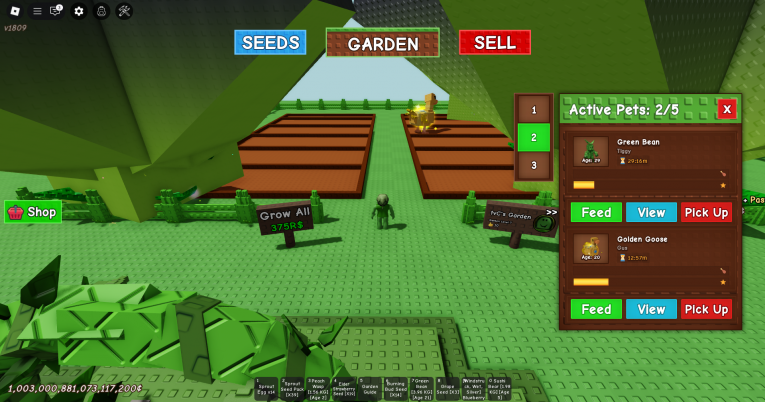
Task: Close the Active Pets panel
Action: click(x=727, y=109)
